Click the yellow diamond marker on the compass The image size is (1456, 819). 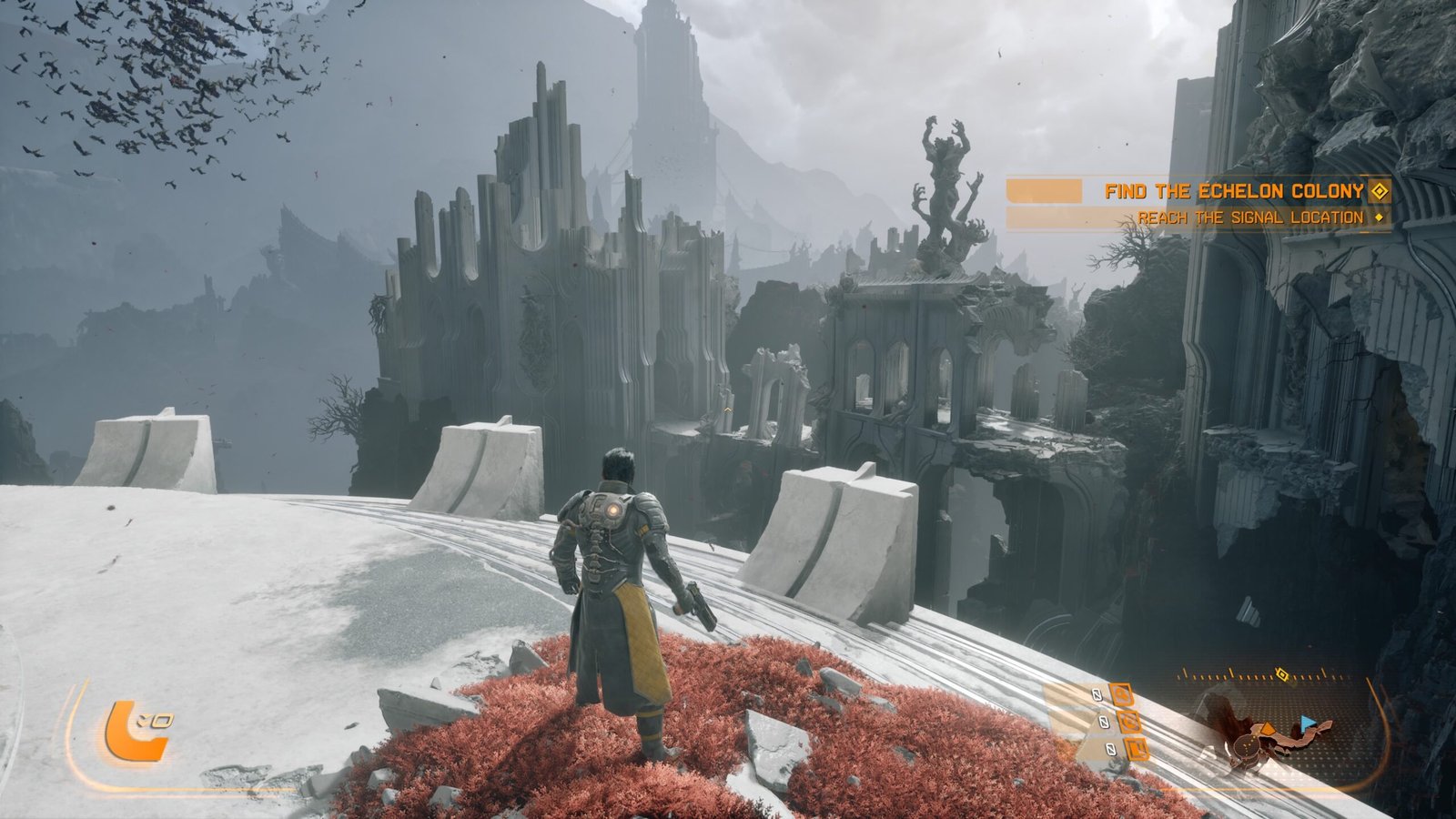[1281, 674]
